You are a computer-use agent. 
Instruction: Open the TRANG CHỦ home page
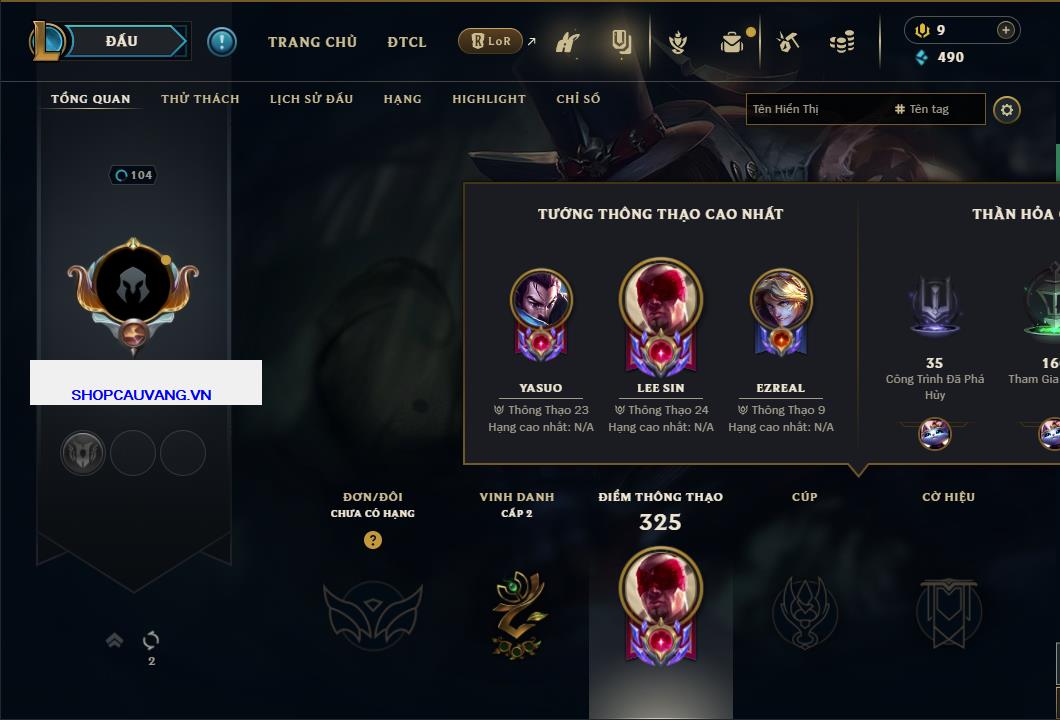coord(312,42)
